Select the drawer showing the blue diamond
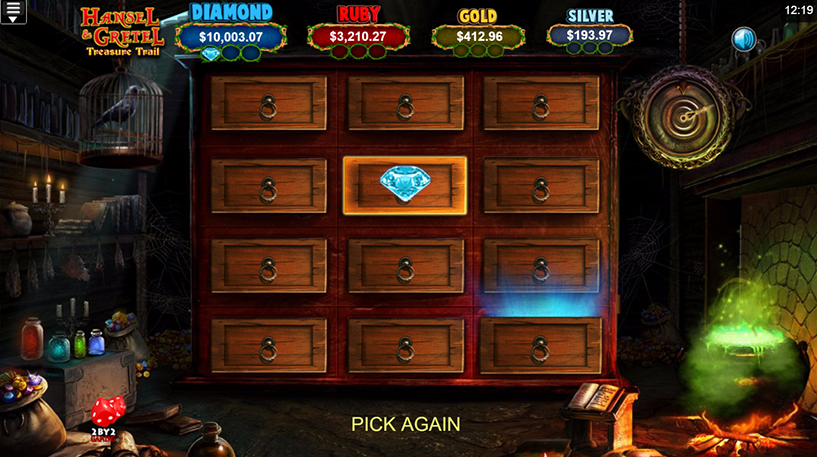Image resolution: width=817 pixels, height=457 pixels. pyautogui.click(x=404, y=185)
